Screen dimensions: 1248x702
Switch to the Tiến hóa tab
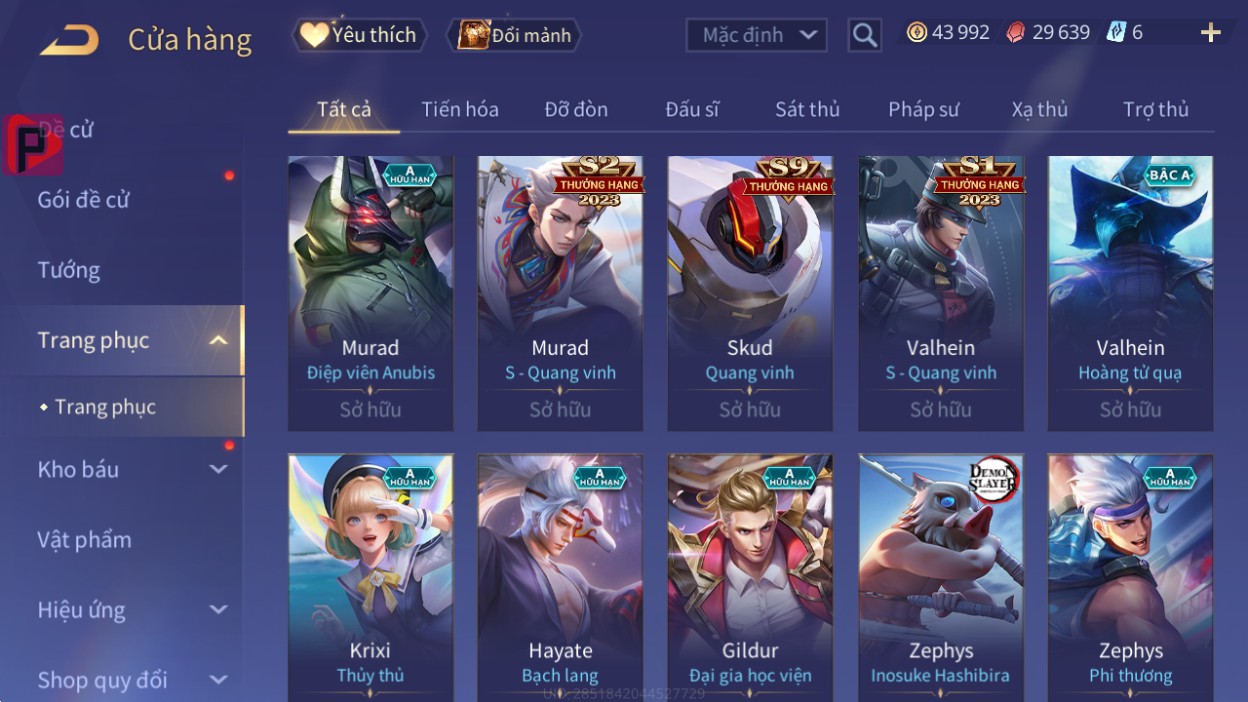coord(460,109)
